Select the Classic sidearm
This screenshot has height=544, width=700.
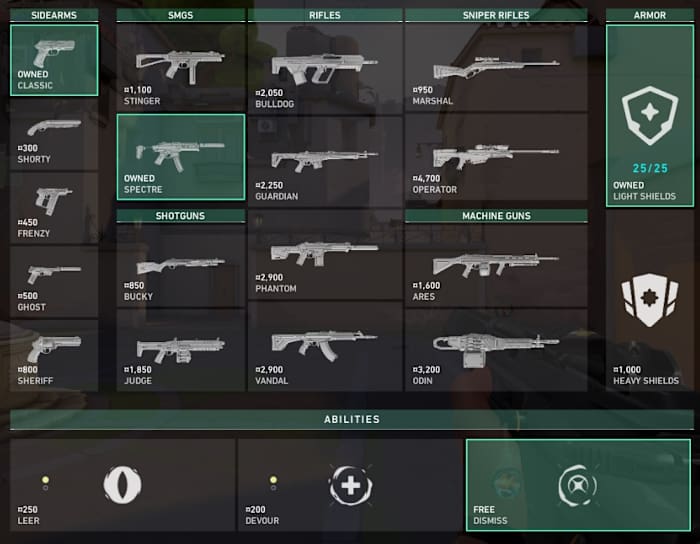[54, 60]
